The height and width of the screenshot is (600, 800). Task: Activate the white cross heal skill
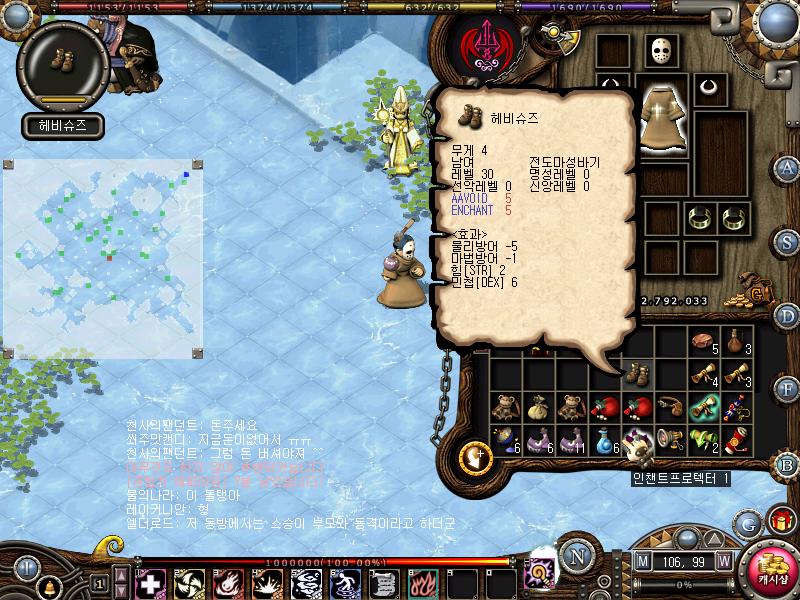coord(150,582)
